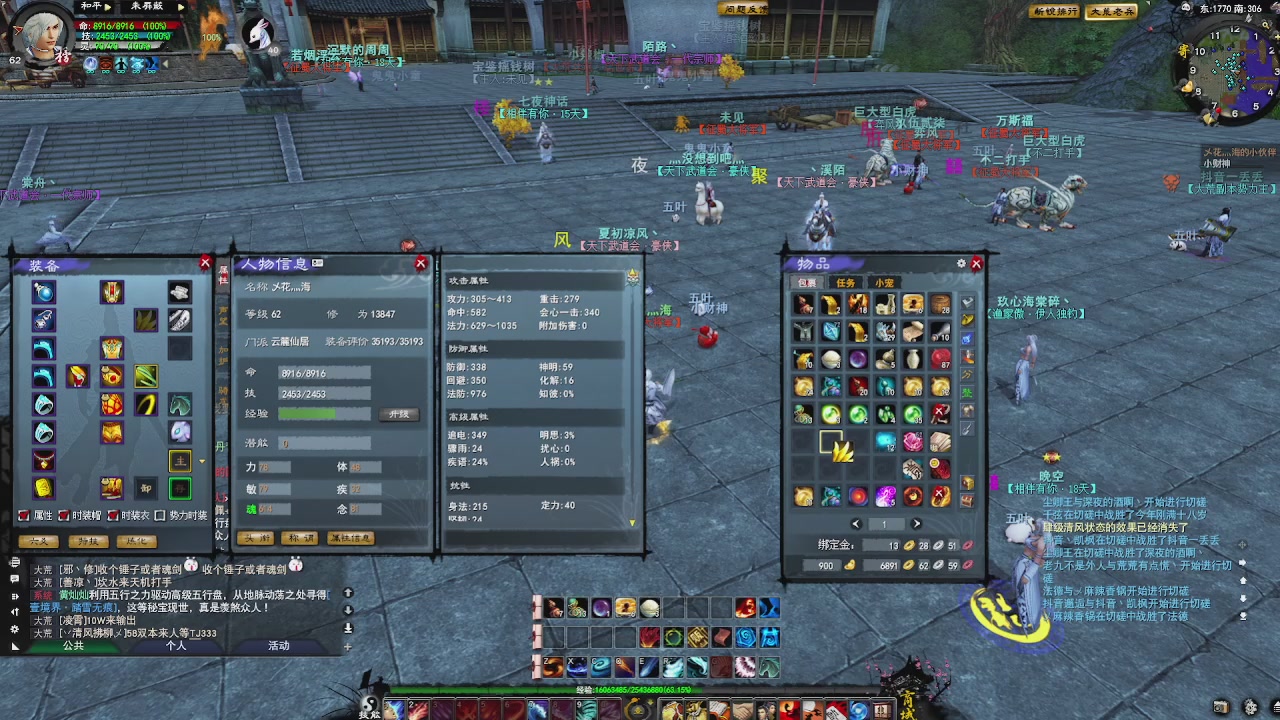Select the red ball item with 87 stack
The height and width of the screenshot is (720, 1280).
point(940,359)
